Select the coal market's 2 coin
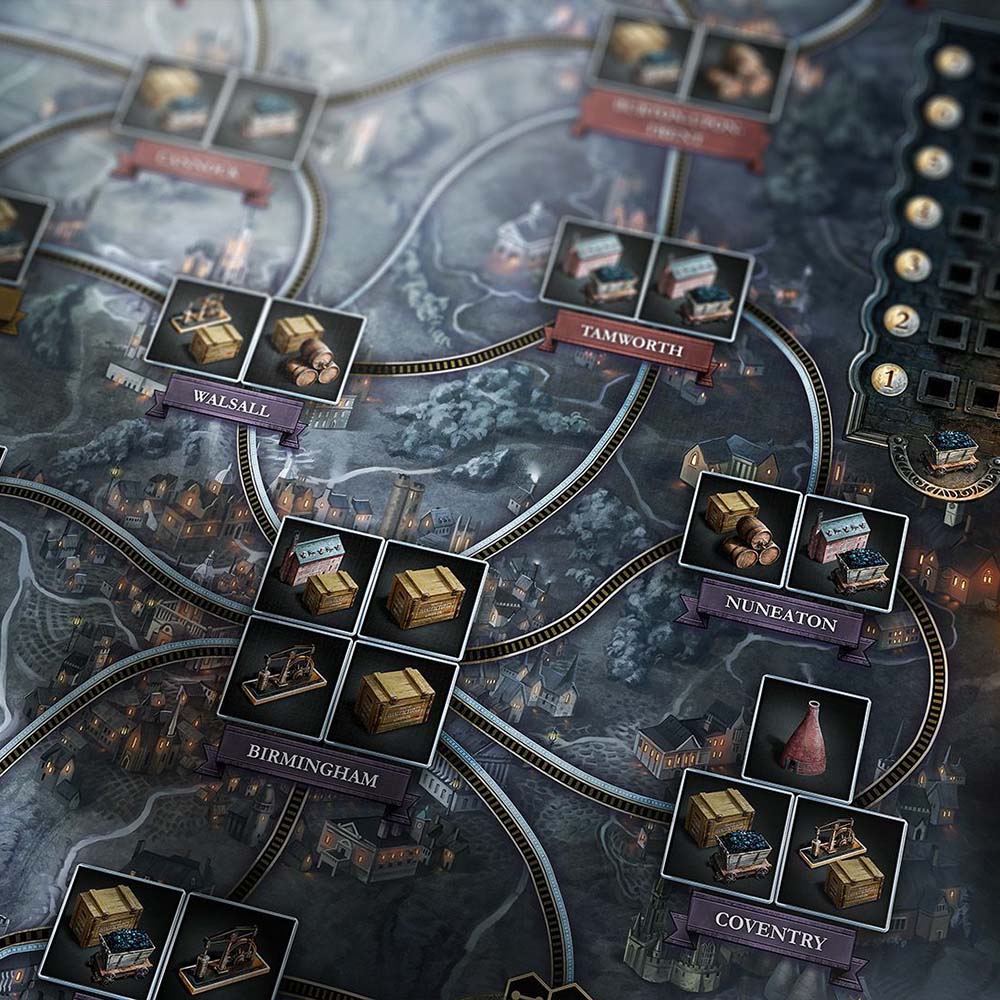 pyautogui.click(x=900, y=320)
